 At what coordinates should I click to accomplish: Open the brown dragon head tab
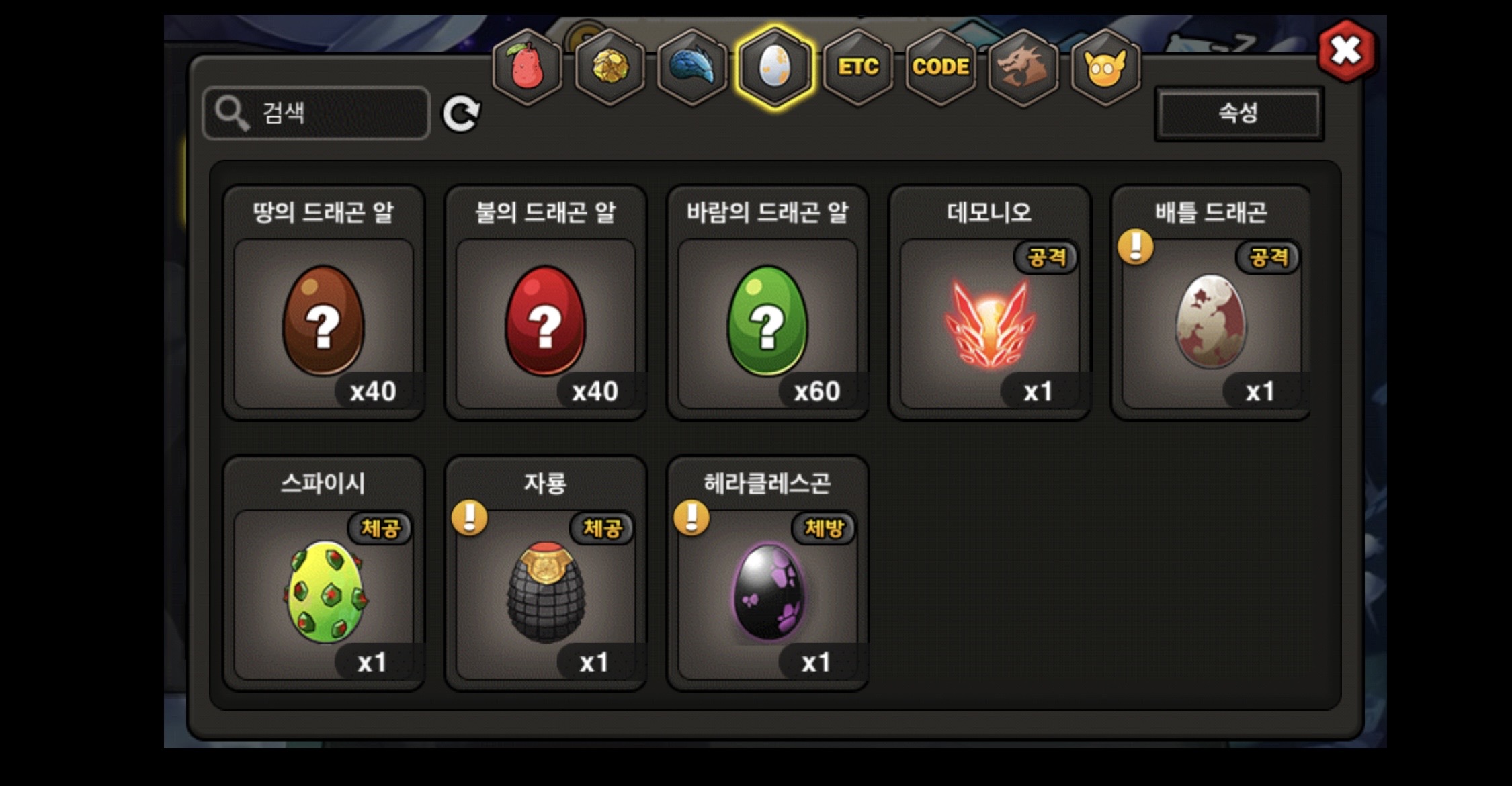(1023, 67)
